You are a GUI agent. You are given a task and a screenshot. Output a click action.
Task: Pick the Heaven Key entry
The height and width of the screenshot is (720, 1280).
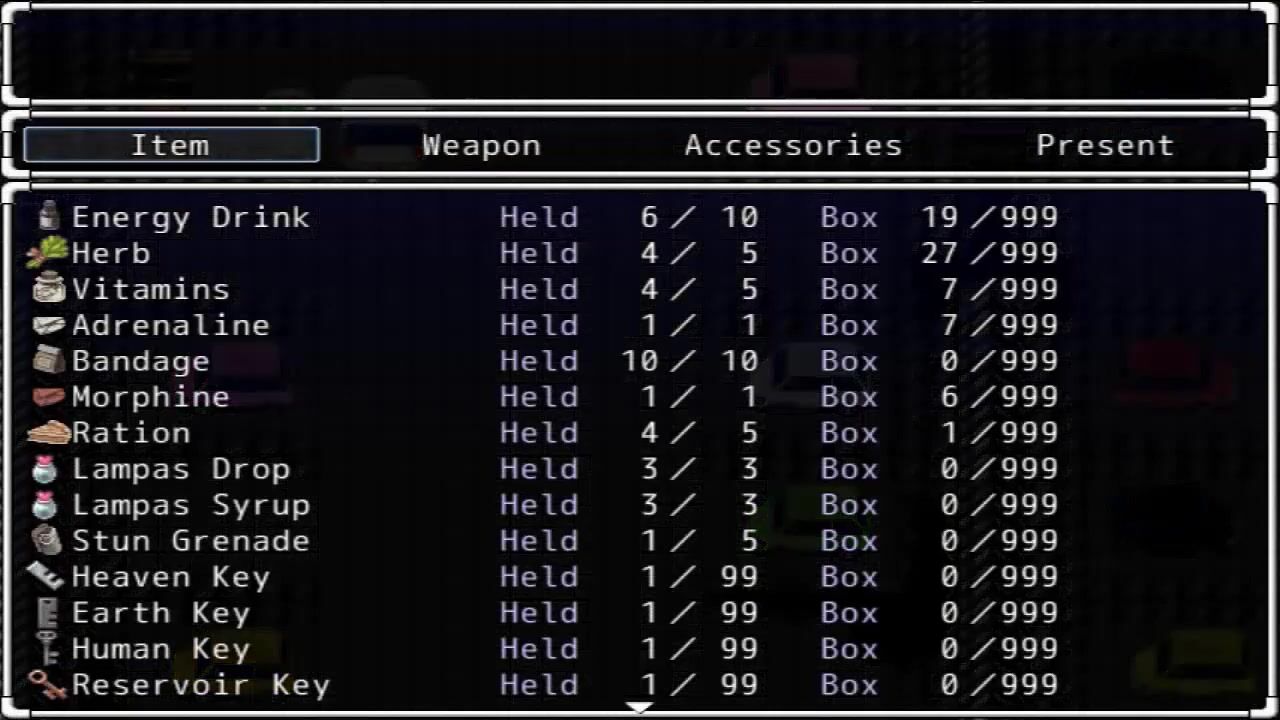[x=170, y=577]
